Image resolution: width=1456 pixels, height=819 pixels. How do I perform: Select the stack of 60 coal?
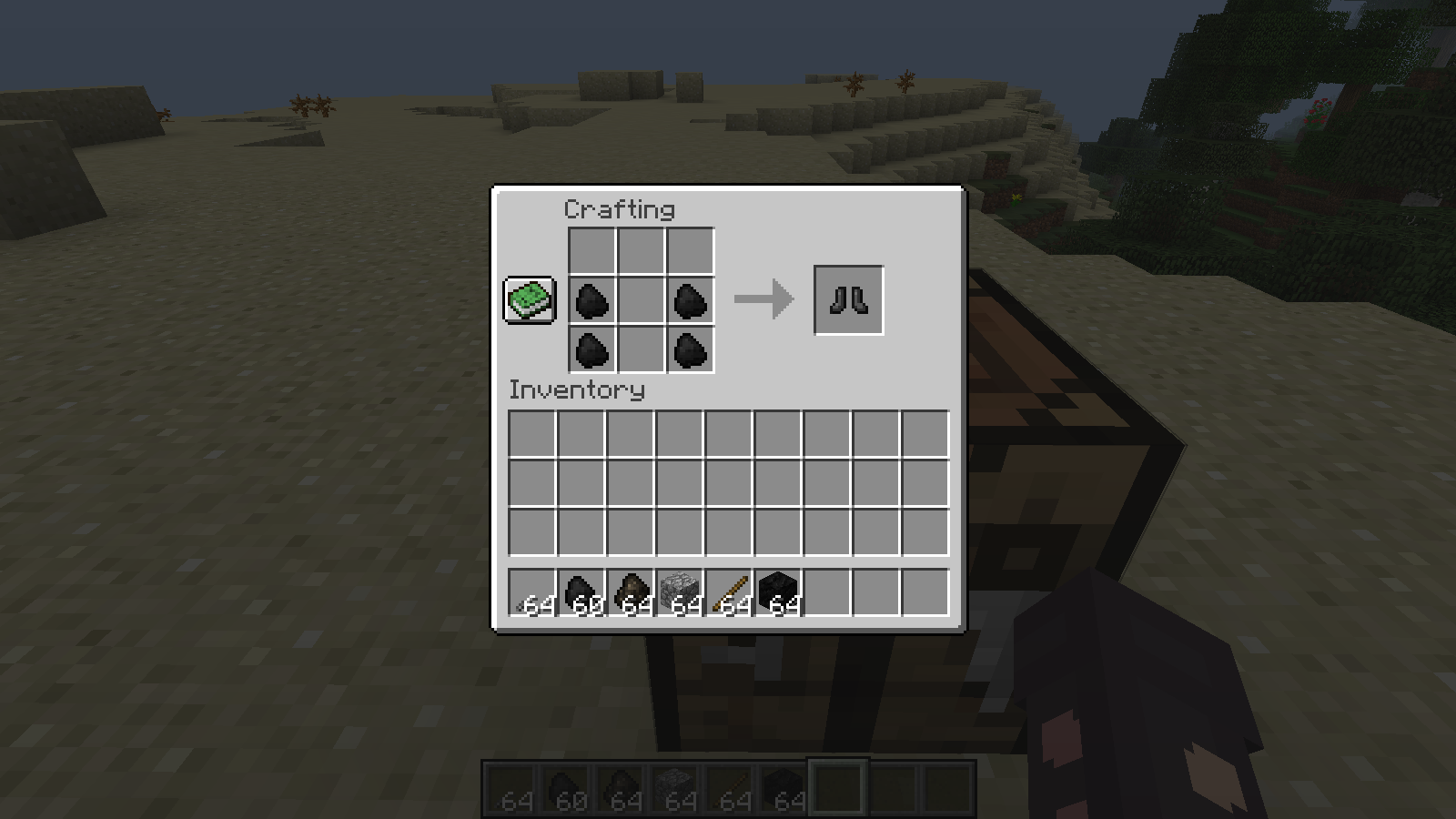pyautogui.click(x=581, y=592)
